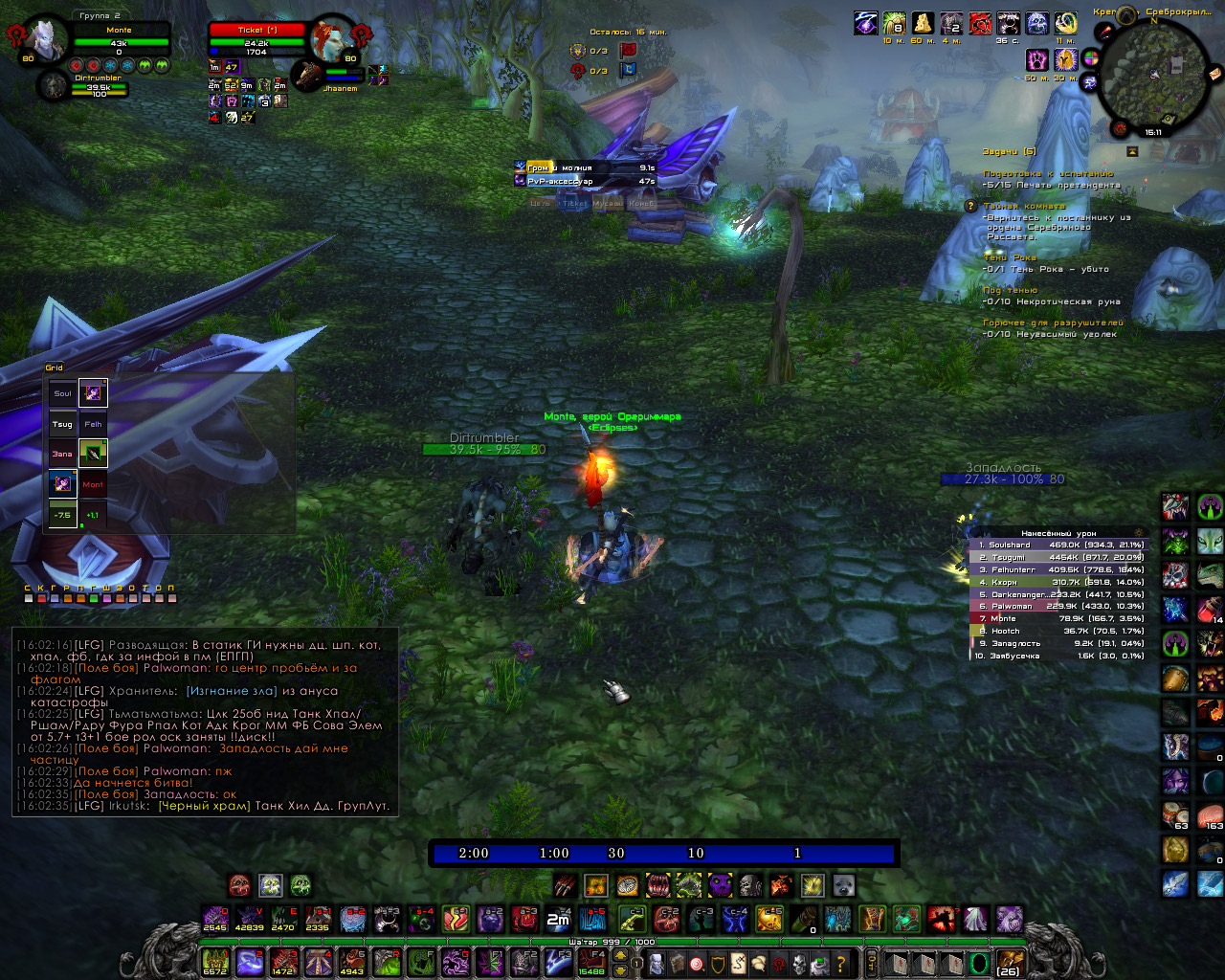The image size is (1225, 980).
Task: Open the Тайная комната quest entry
Action: [1024, 206]
